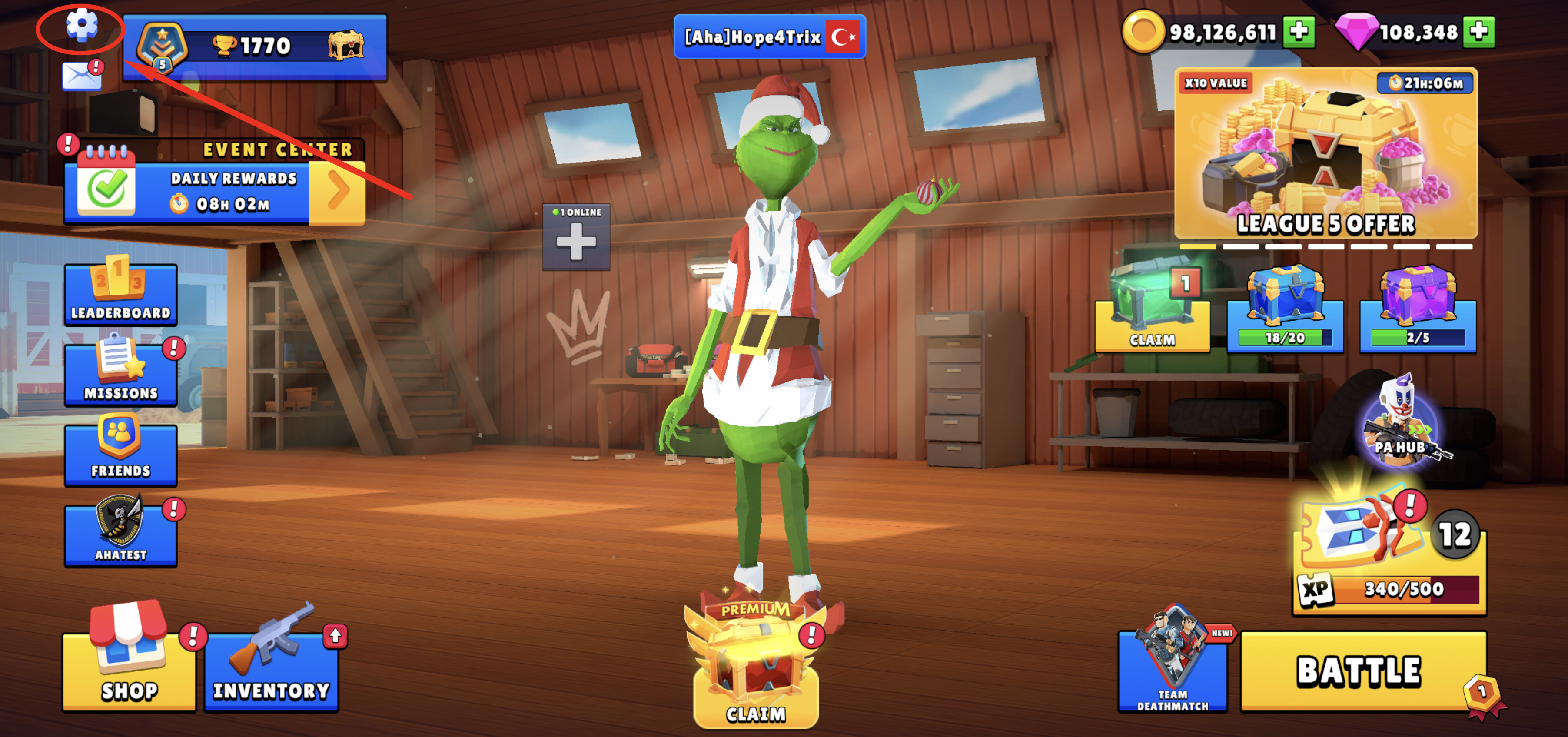1568x737 pixels.
Task: Choose the Team Deathmatch game mode
Action: click(1173, 670)
